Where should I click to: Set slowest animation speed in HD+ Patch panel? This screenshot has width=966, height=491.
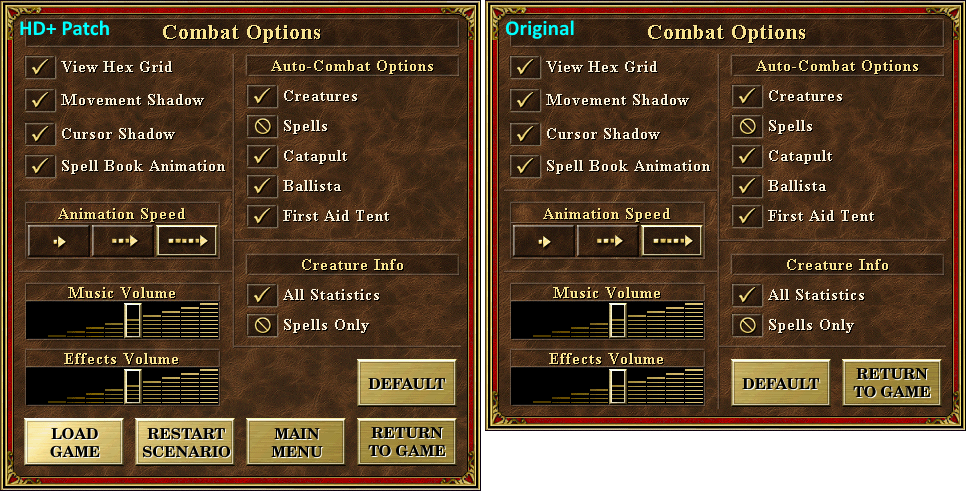59,241
